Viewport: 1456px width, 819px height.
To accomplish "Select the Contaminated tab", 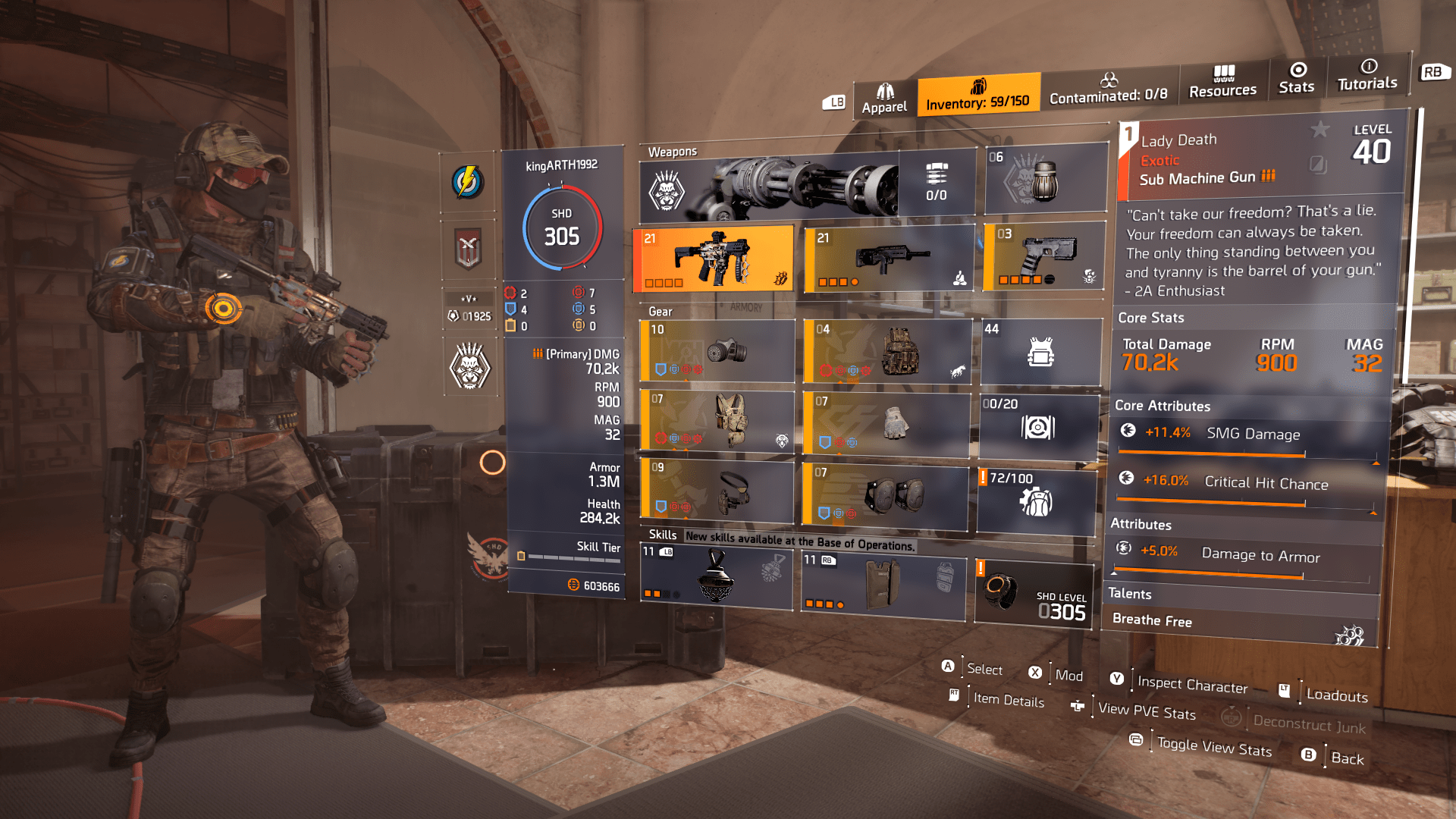I will [1109, 88].
